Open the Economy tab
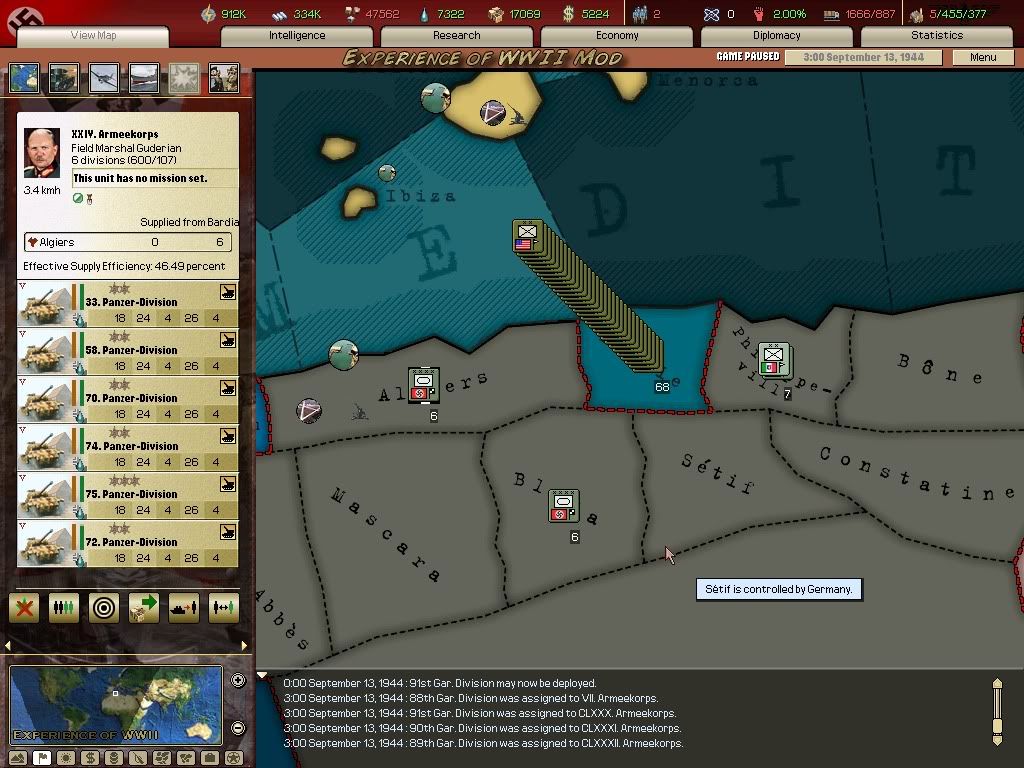Screen dimensions: 1024x768 617,35
